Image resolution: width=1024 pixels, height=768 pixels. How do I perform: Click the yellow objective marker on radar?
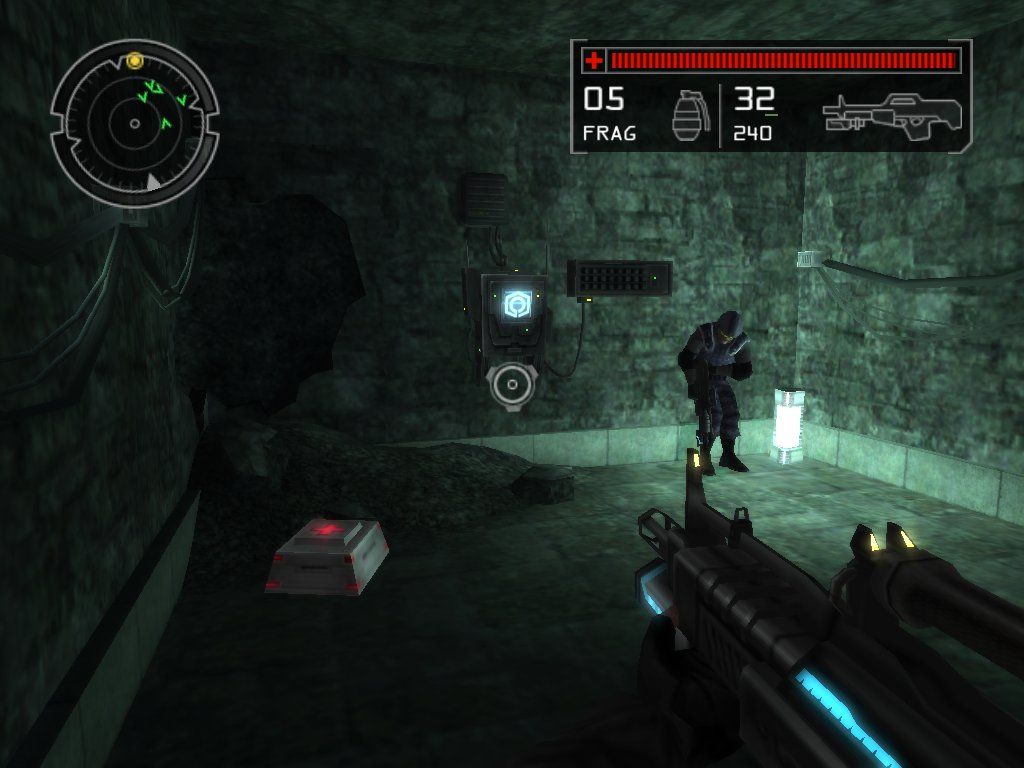coord(134,61)
